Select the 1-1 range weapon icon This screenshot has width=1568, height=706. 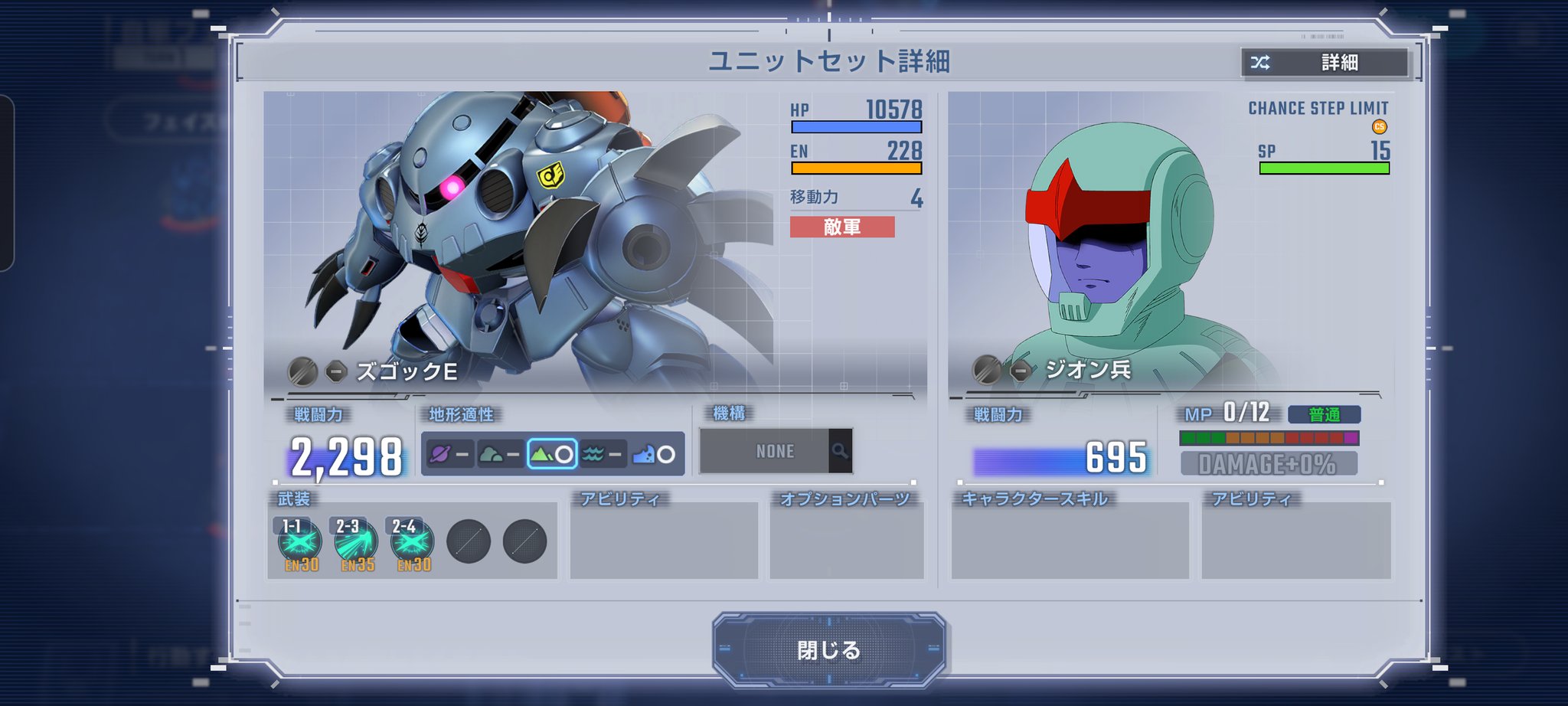299,542
